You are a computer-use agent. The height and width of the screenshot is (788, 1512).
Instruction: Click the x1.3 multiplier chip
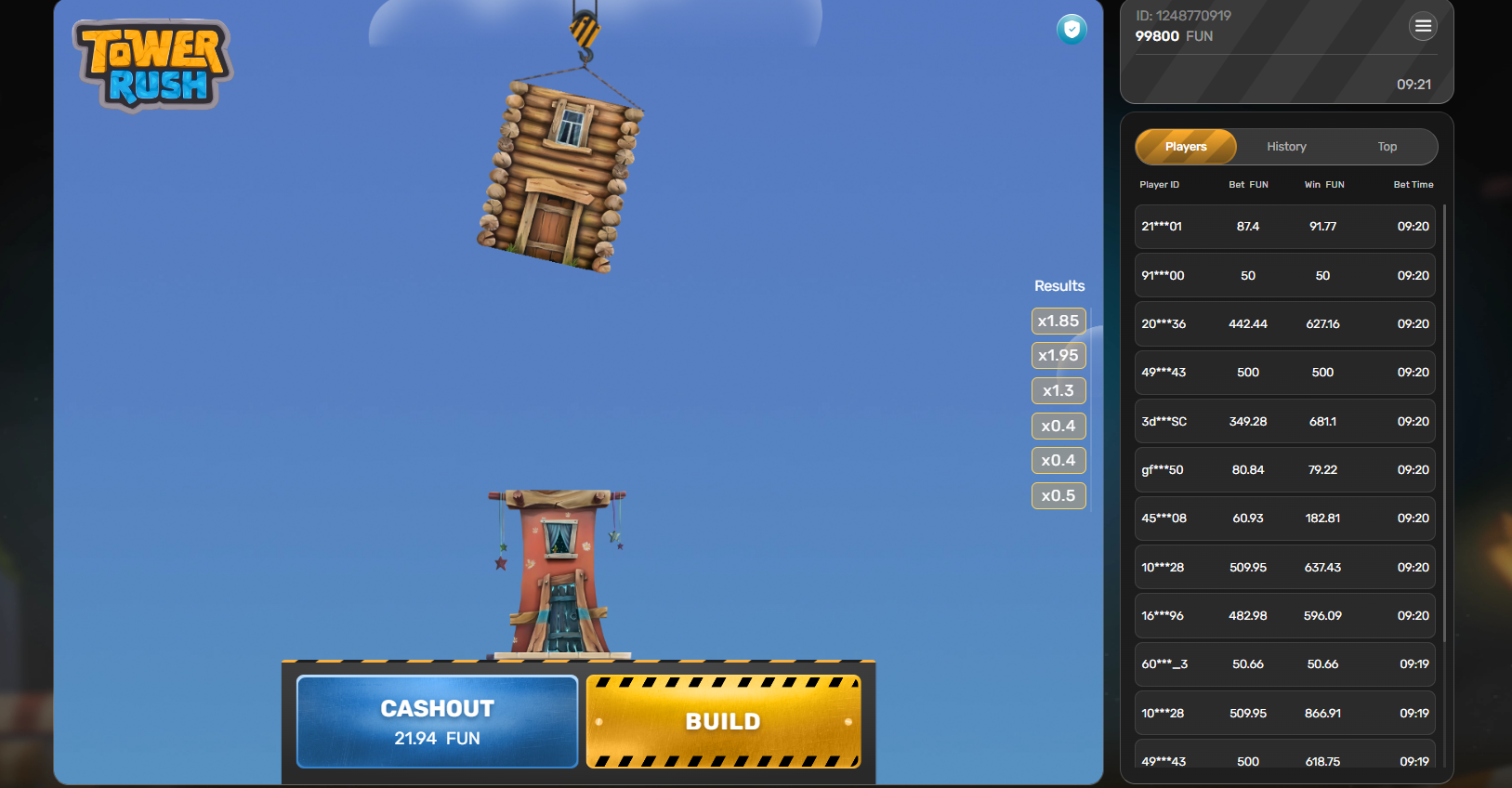tap(1058, 390)
